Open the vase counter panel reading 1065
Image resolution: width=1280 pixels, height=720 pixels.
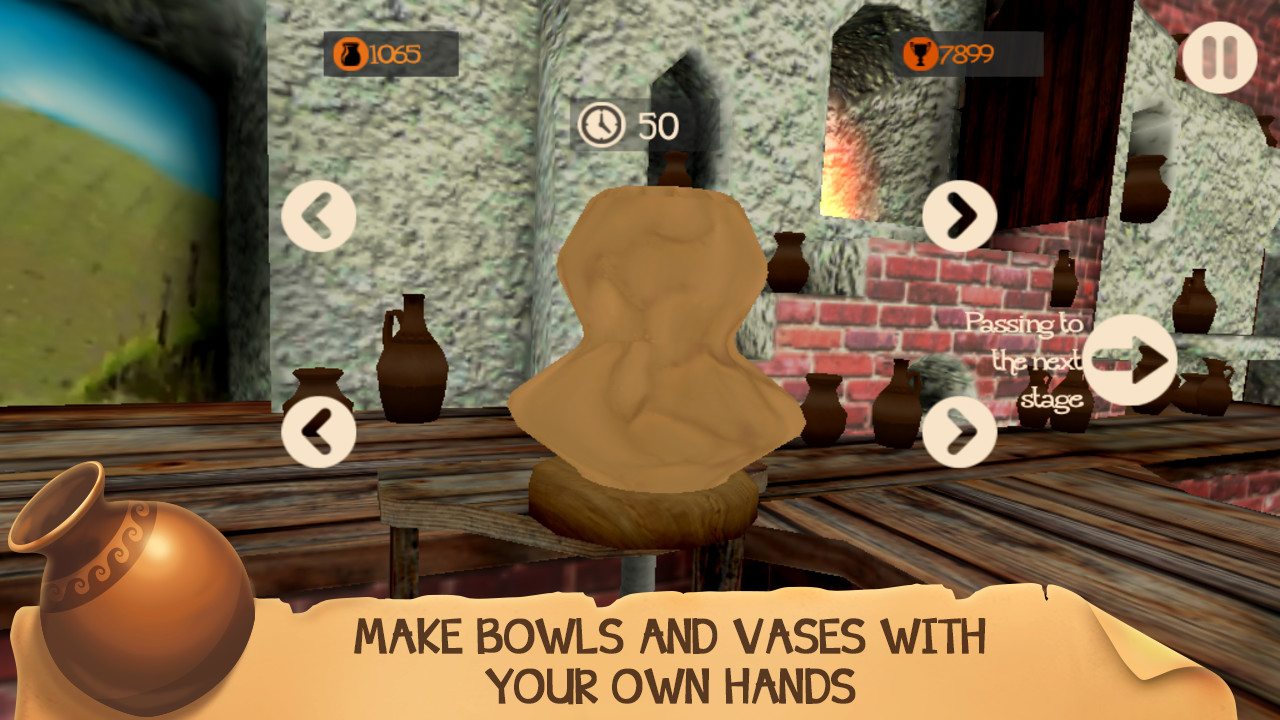tap(390, 55)
